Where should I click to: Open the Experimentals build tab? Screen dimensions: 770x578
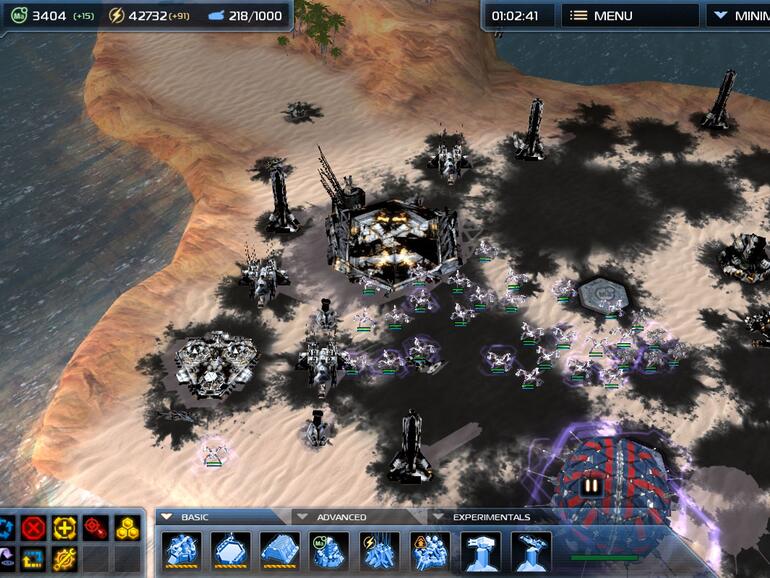490,517
